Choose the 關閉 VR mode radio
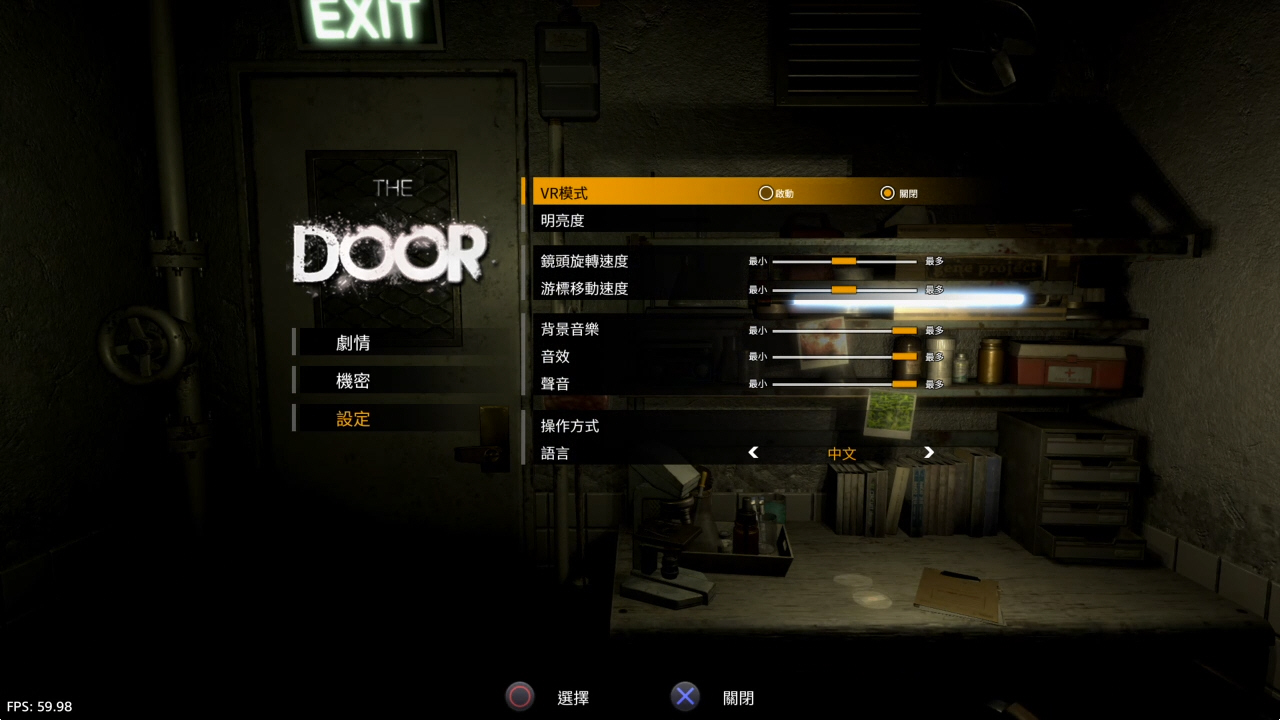 (x=887, y=193)
